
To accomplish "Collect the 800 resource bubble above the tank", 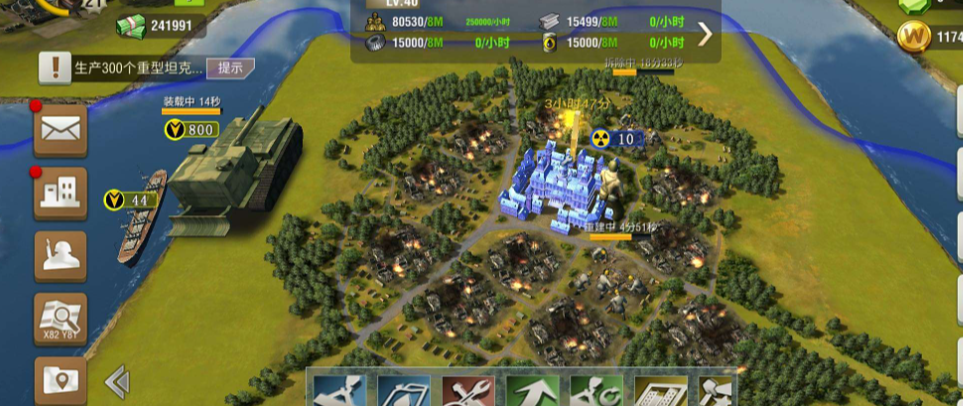I will tap(191, 130).
